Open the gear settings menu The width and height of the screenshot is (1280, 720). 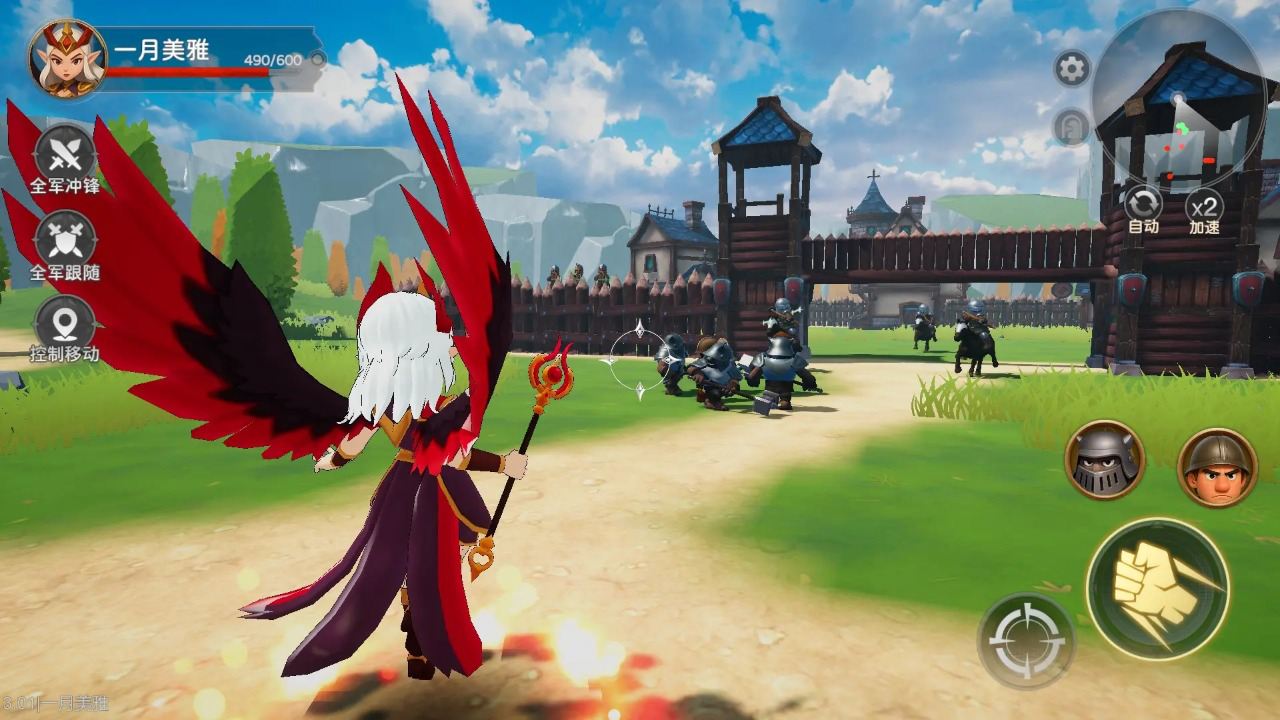(1072, 69)
